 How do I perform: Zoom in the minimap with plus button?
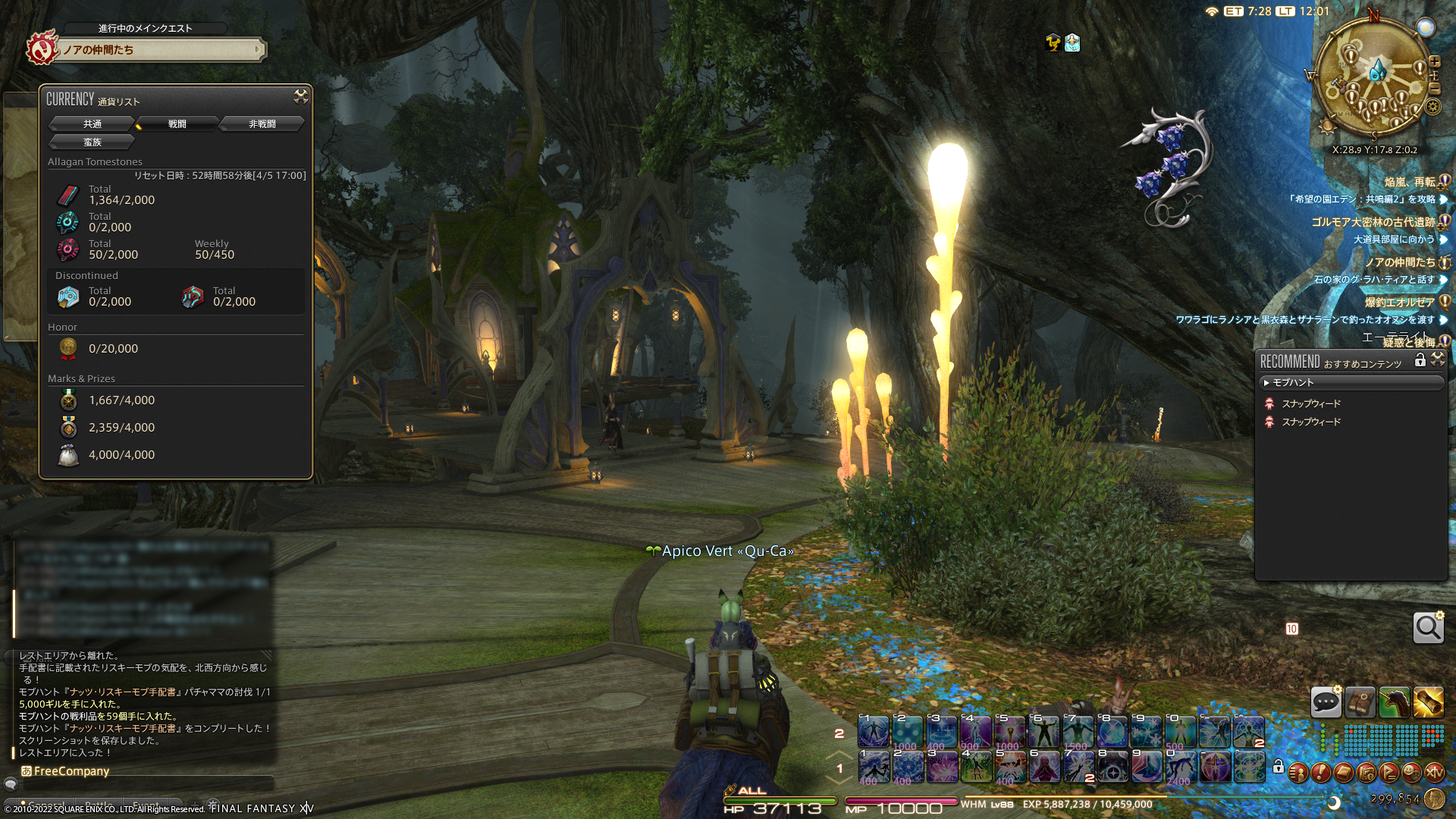[x=1435, y=61]
